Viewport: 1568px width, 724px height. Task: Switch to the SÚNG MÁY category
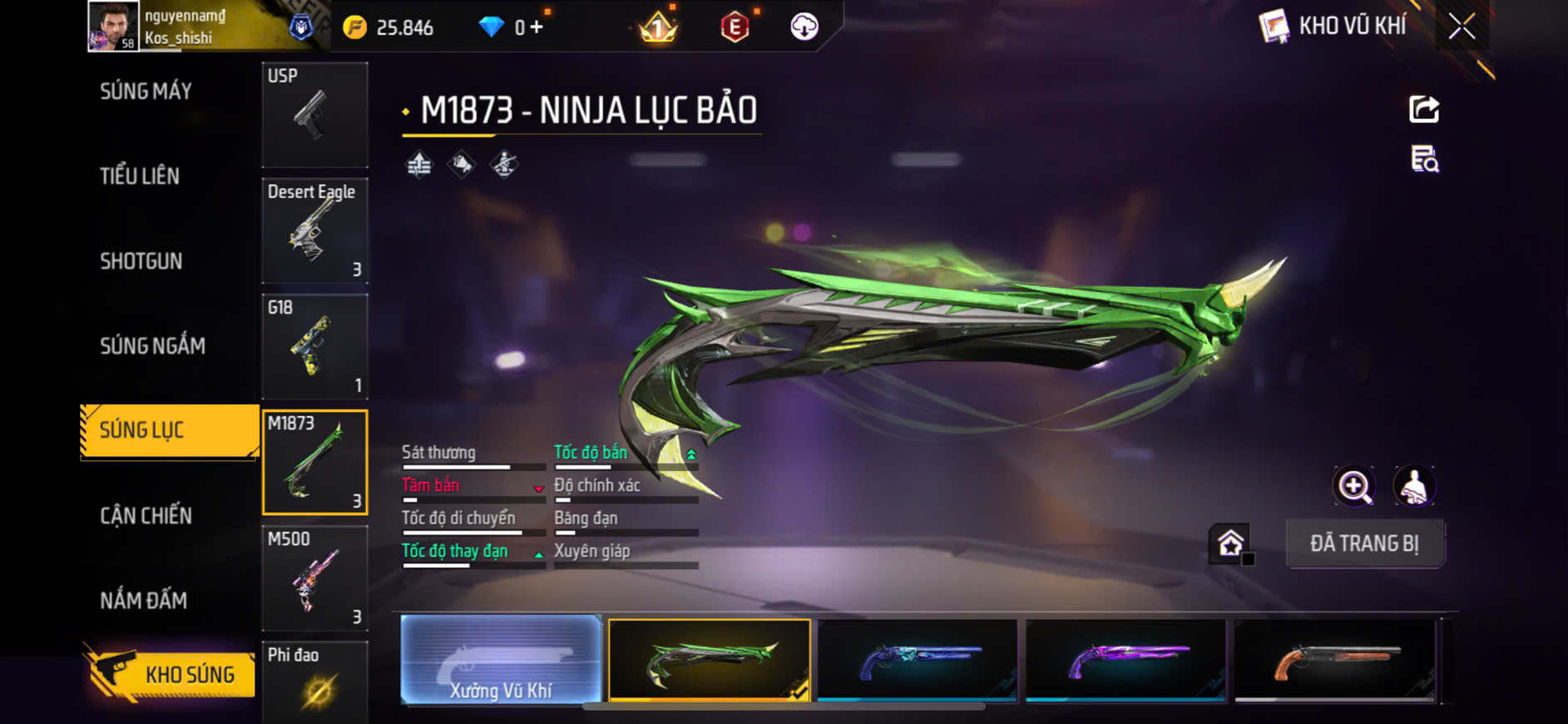point(146,91)
